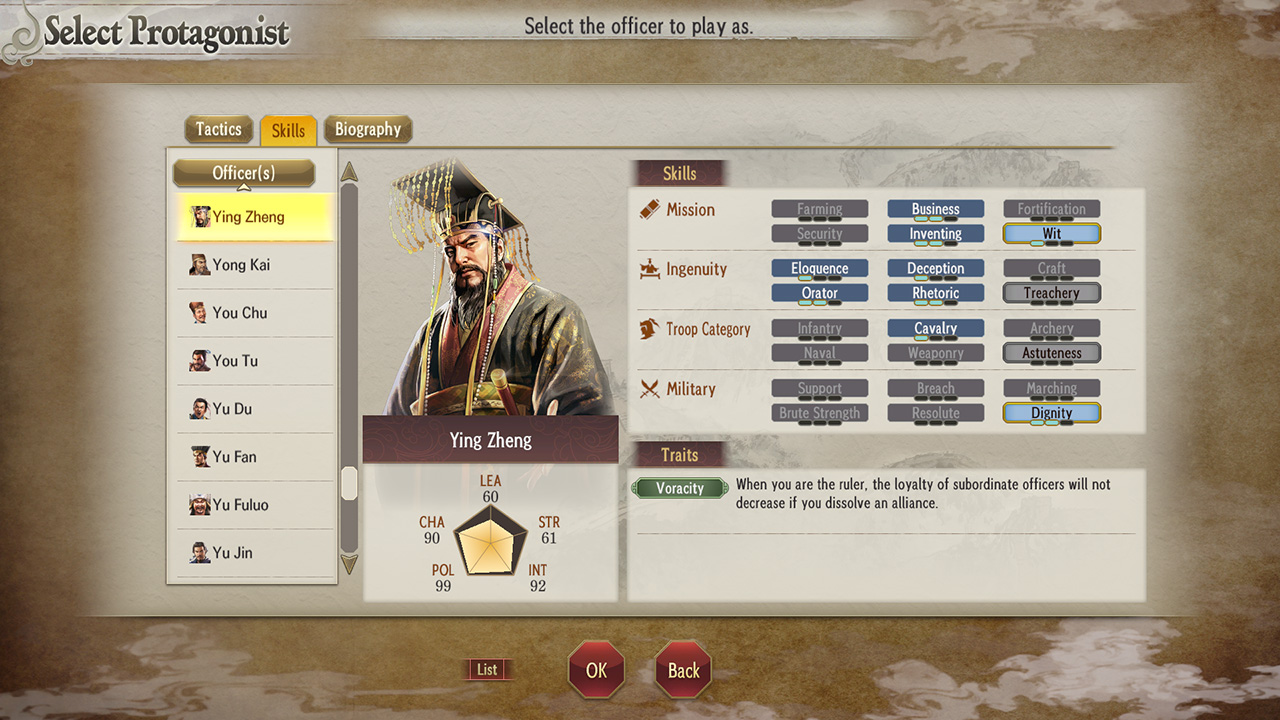
Task: Confirm selection with the OK button
Action: coord(596,670)
